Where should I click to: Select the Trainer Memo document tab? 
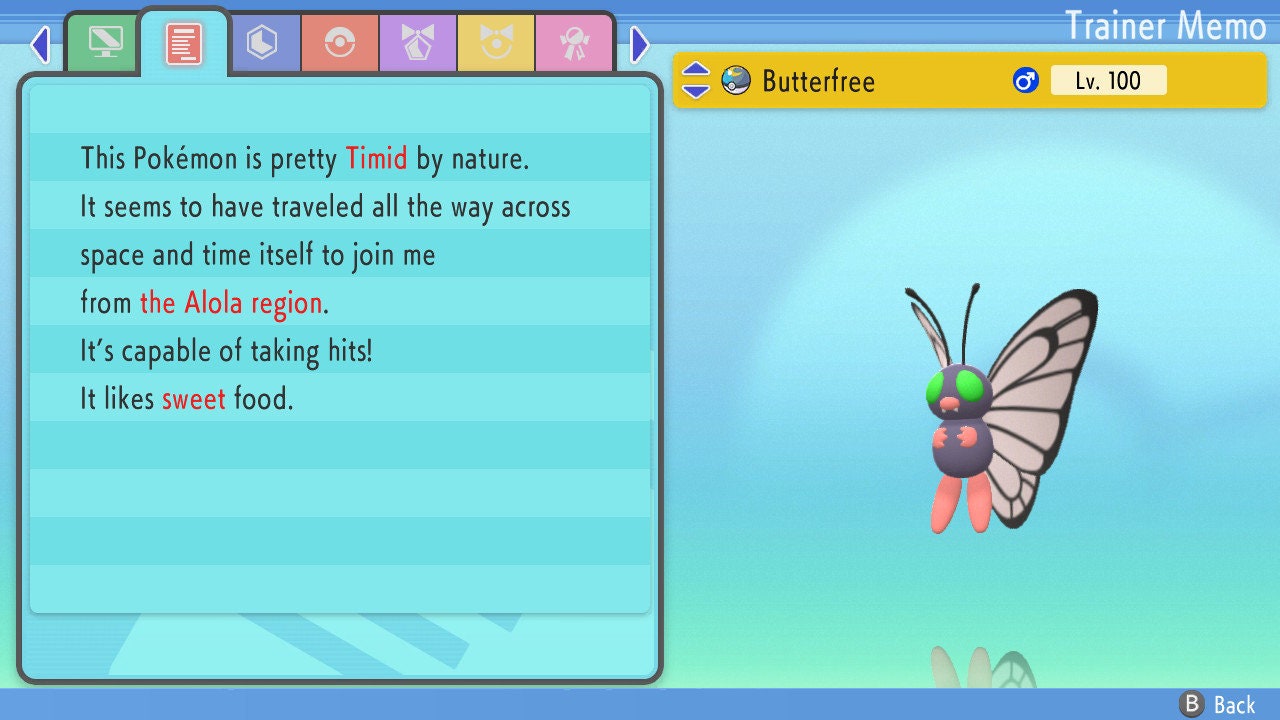coord(184,44)
